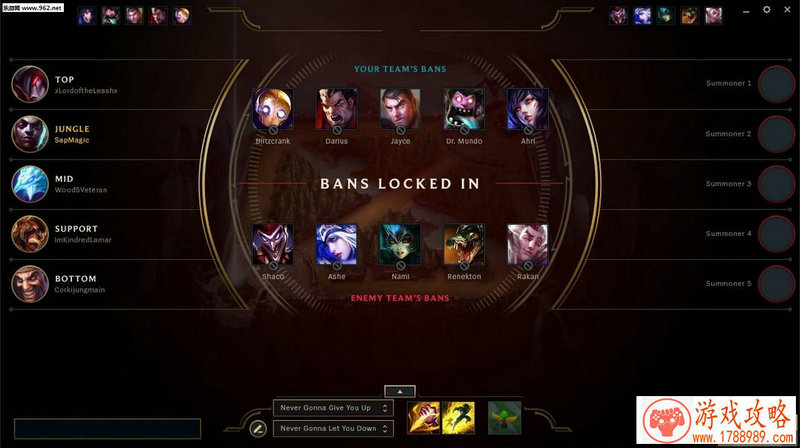
Task: Select the Summoner 5 enemy slot
Action: (776, 284)
